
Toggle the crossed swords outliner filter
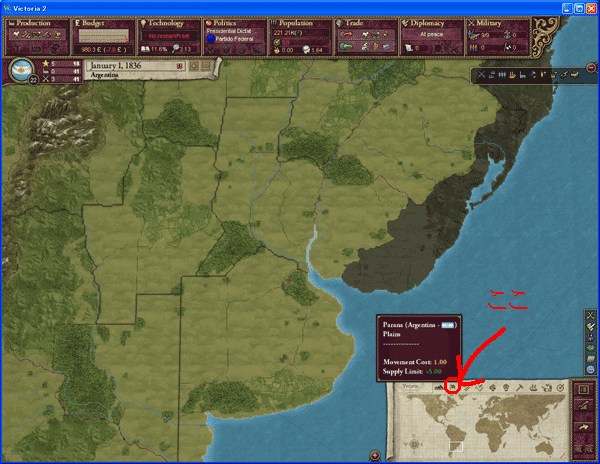[x=481, y=75]
